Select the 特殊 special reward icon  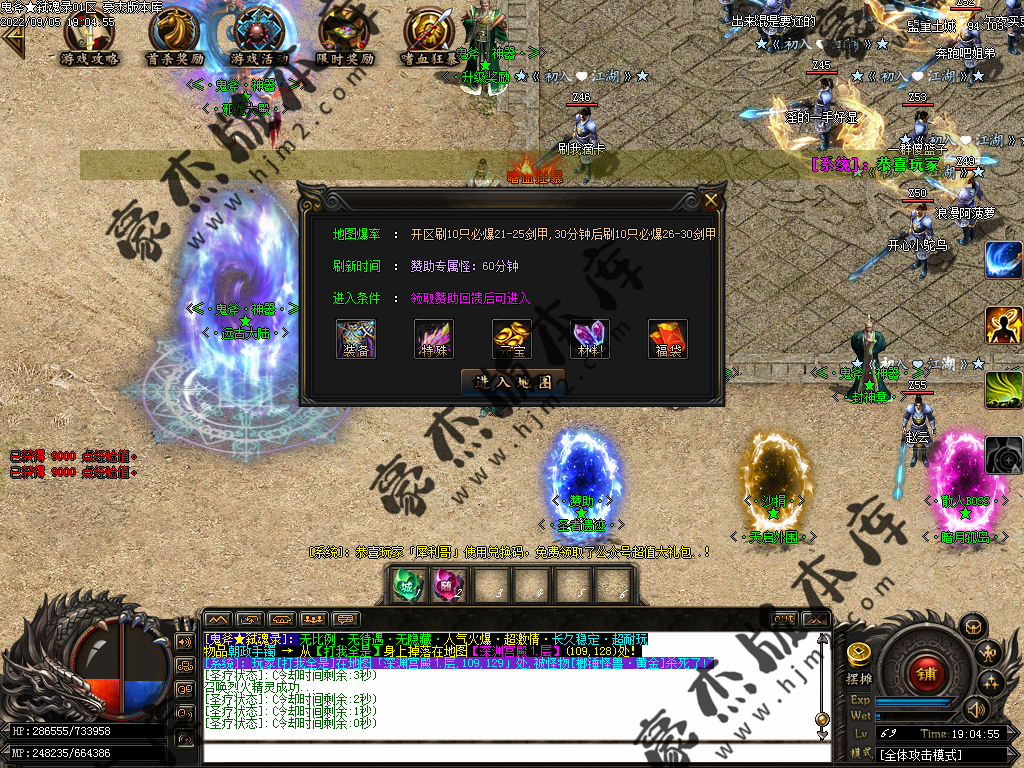434,338
